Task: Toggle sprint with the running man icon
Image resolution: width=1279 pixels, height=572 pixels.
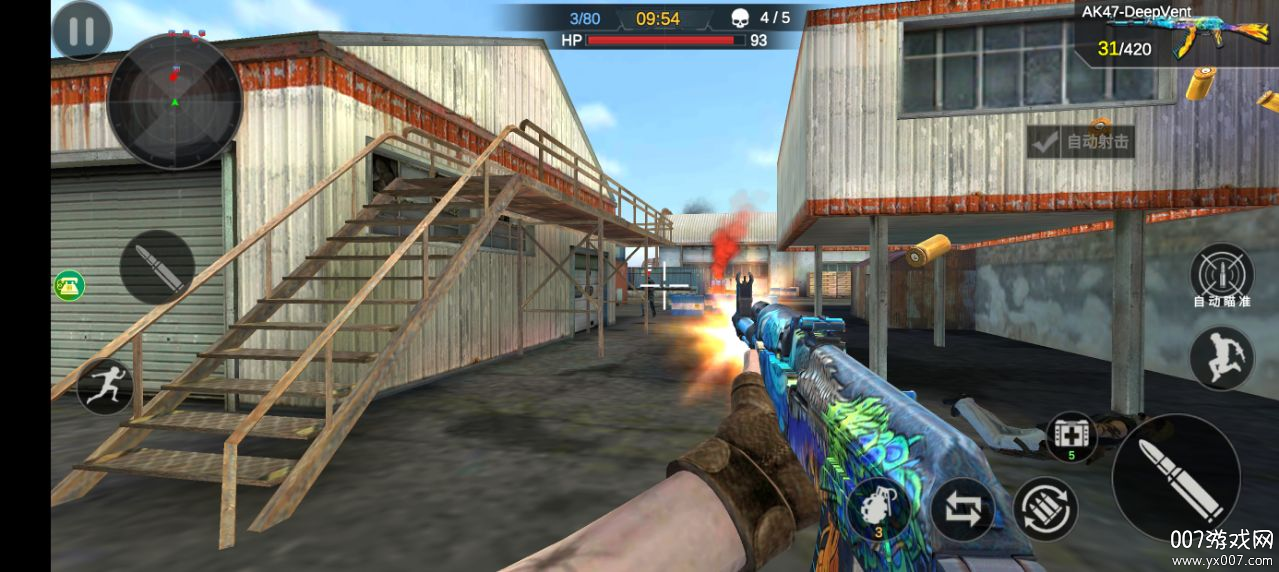Action: pyautogui.click(x=105, y=386)
